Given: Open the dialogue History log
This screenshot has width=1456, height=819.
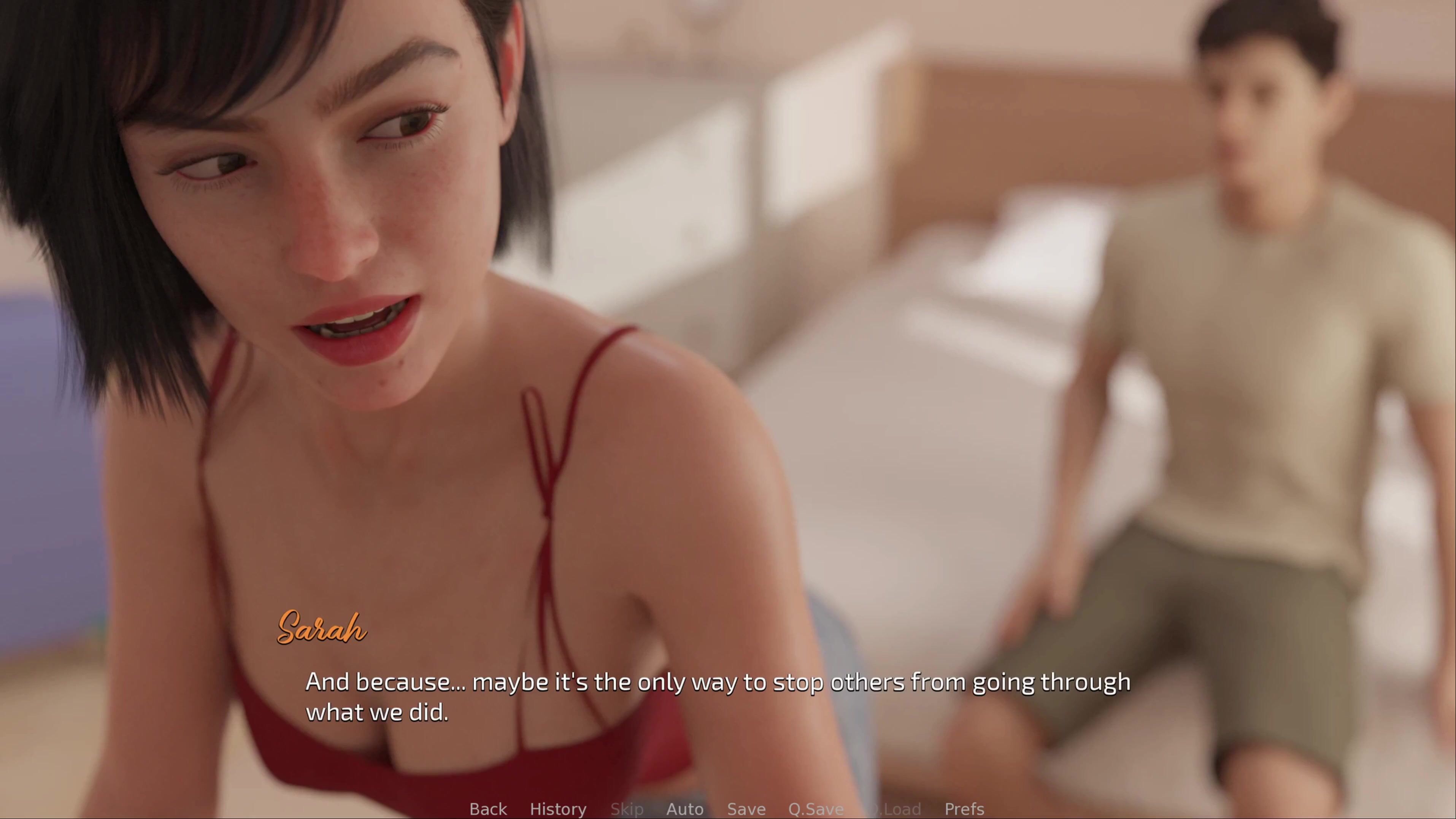Looking at the screenshot, I should 558,809.
